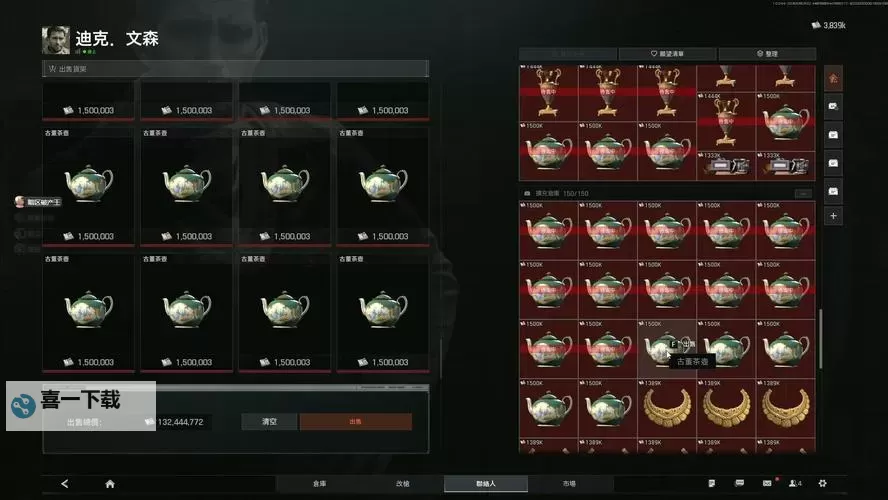Click the orange 出售 (sell) button

pos(355,422)
